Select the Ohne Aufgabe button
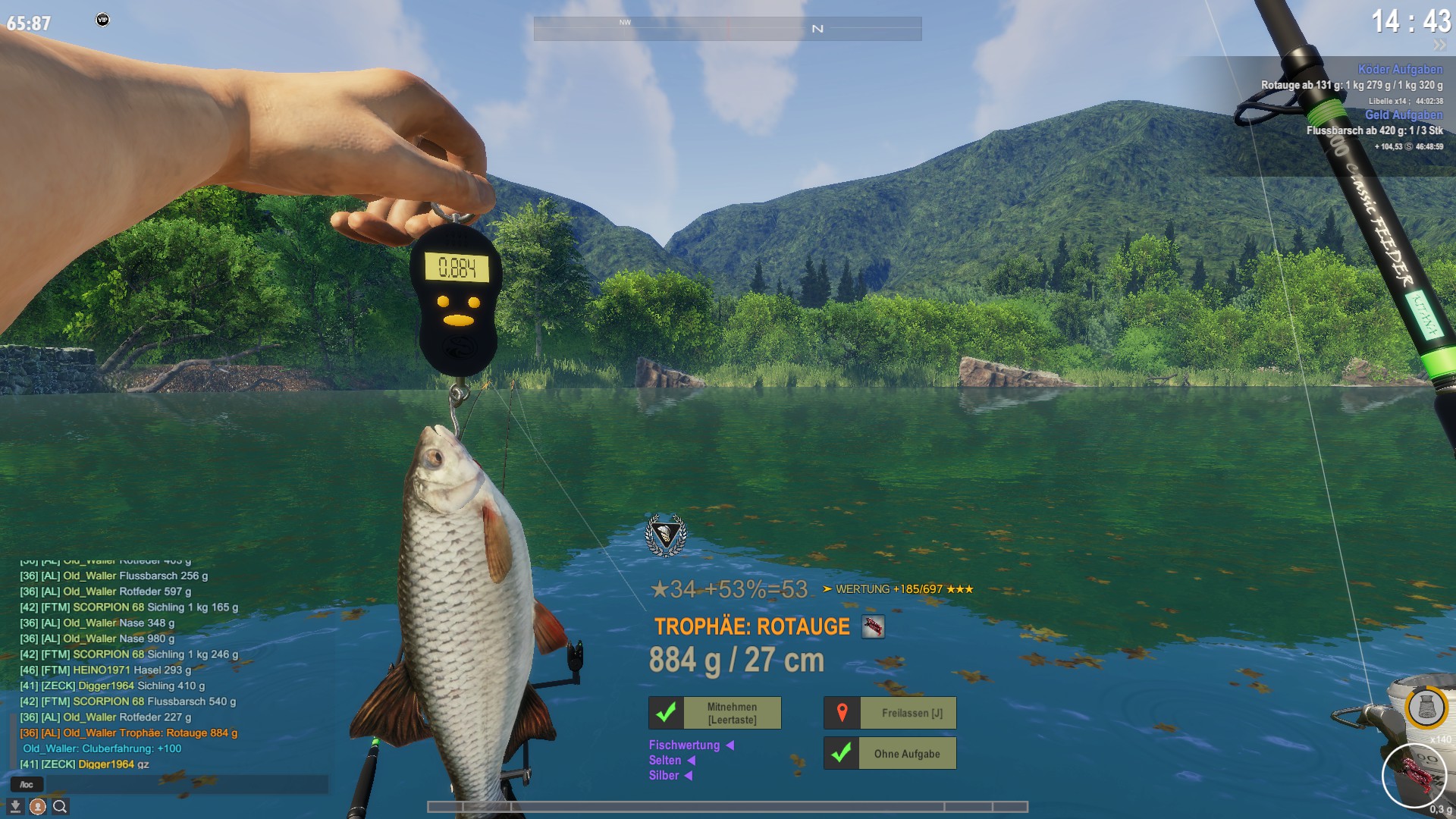1456x819 pixels. click(890, 754)
